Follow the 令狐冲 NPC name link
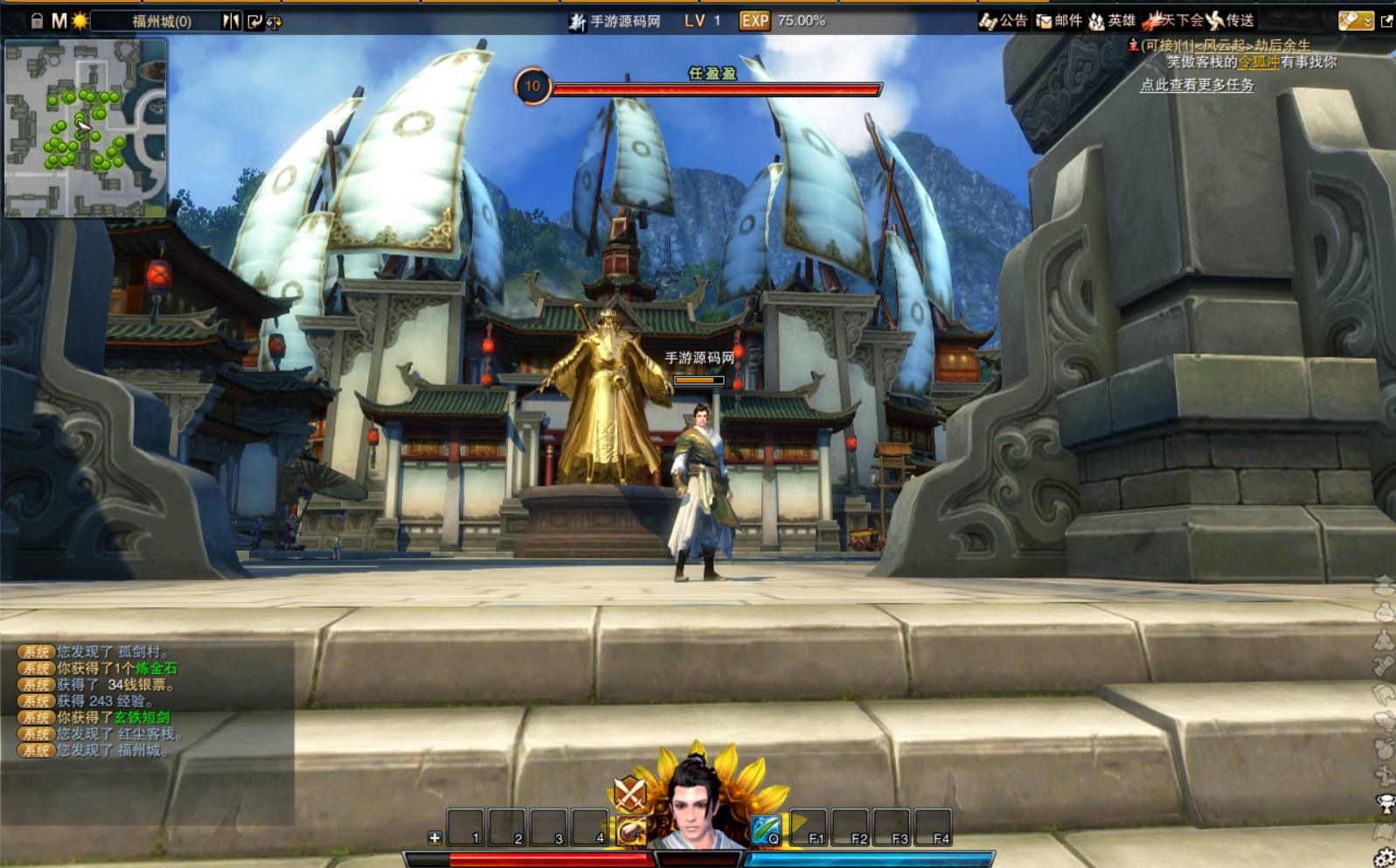 [x=1259, y=62]
